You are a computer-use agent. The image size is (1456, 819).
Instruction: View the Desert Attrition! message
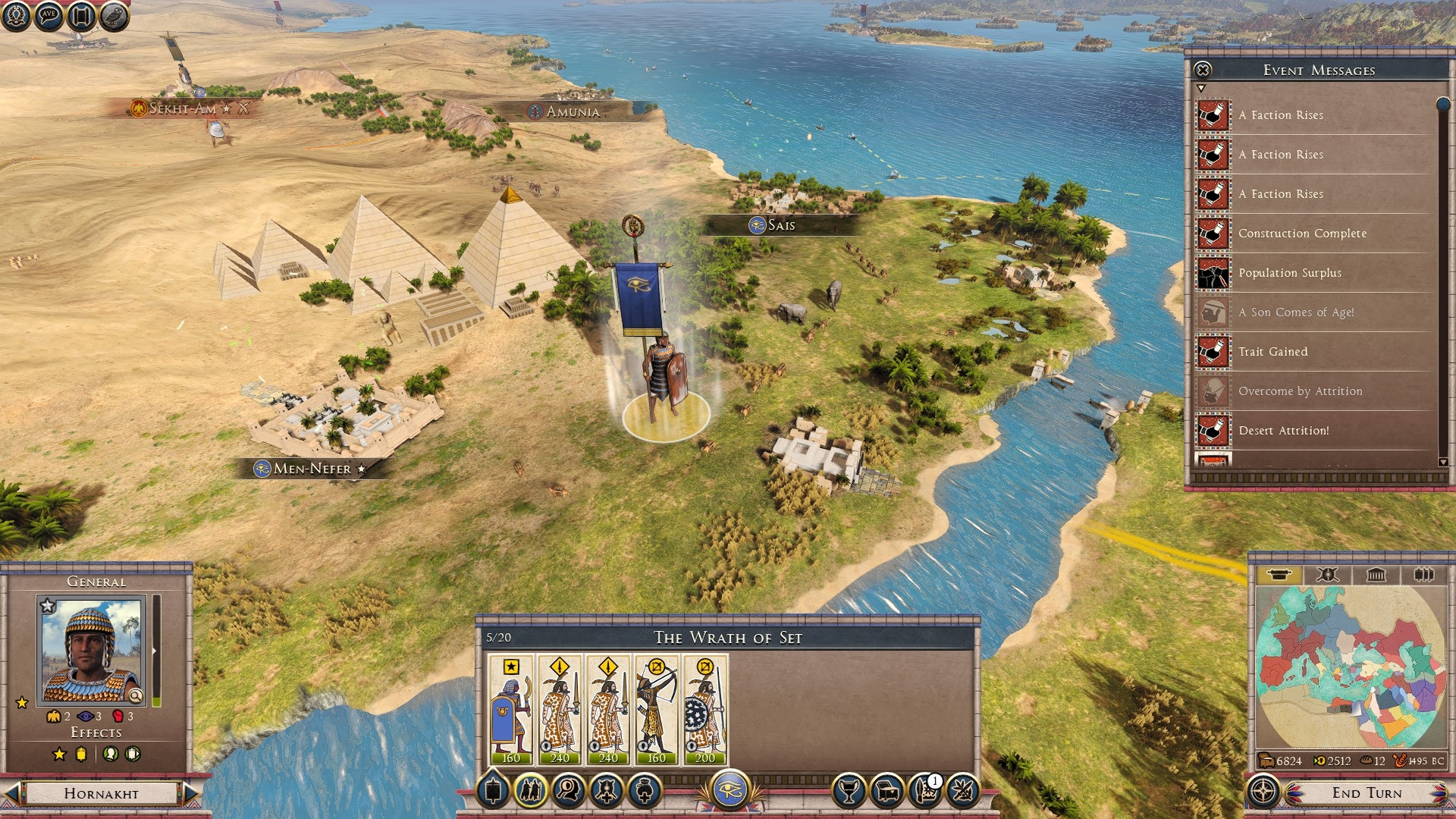pyautogui.click(x=1283, y=431)
